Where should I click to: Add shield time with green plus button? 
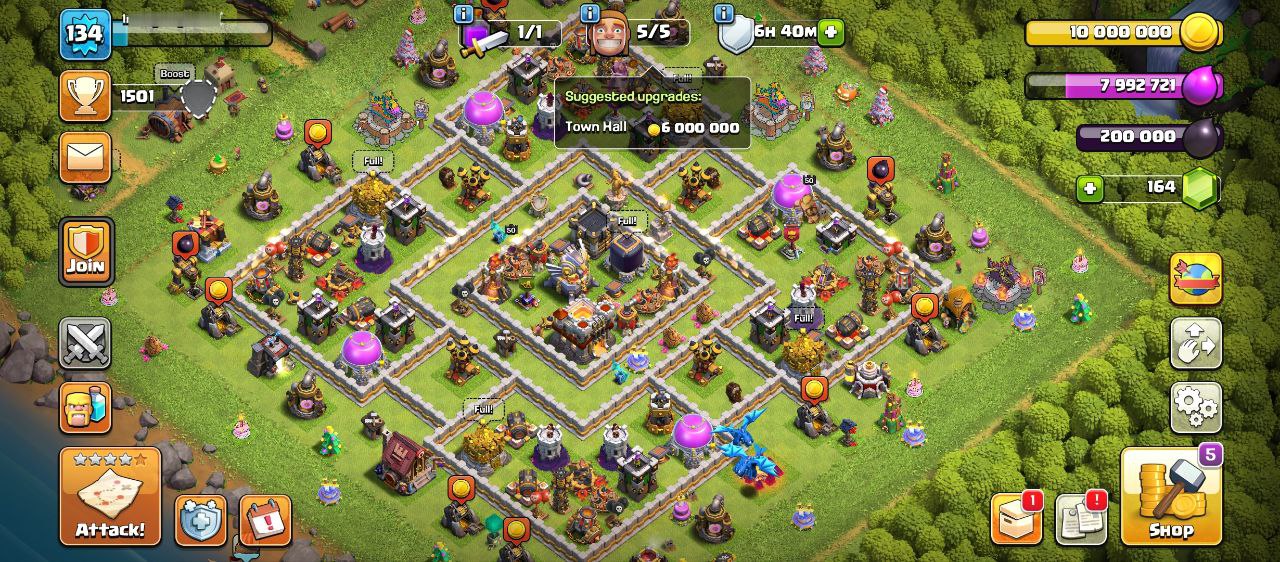pyautogui.click(x=831, y=32)
